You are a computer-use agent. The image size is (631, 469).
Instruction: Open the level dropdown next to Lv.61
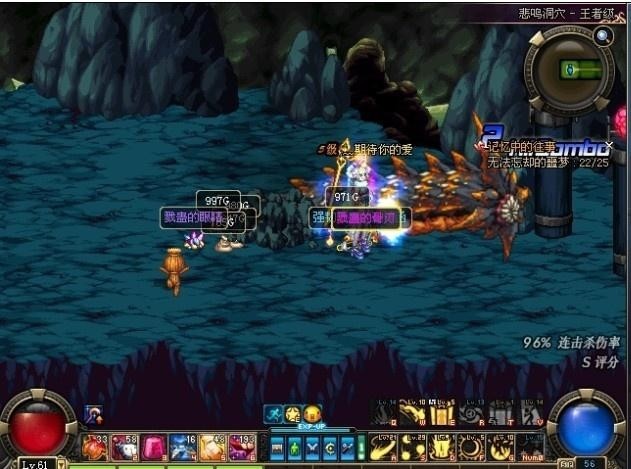pos(62,464)
